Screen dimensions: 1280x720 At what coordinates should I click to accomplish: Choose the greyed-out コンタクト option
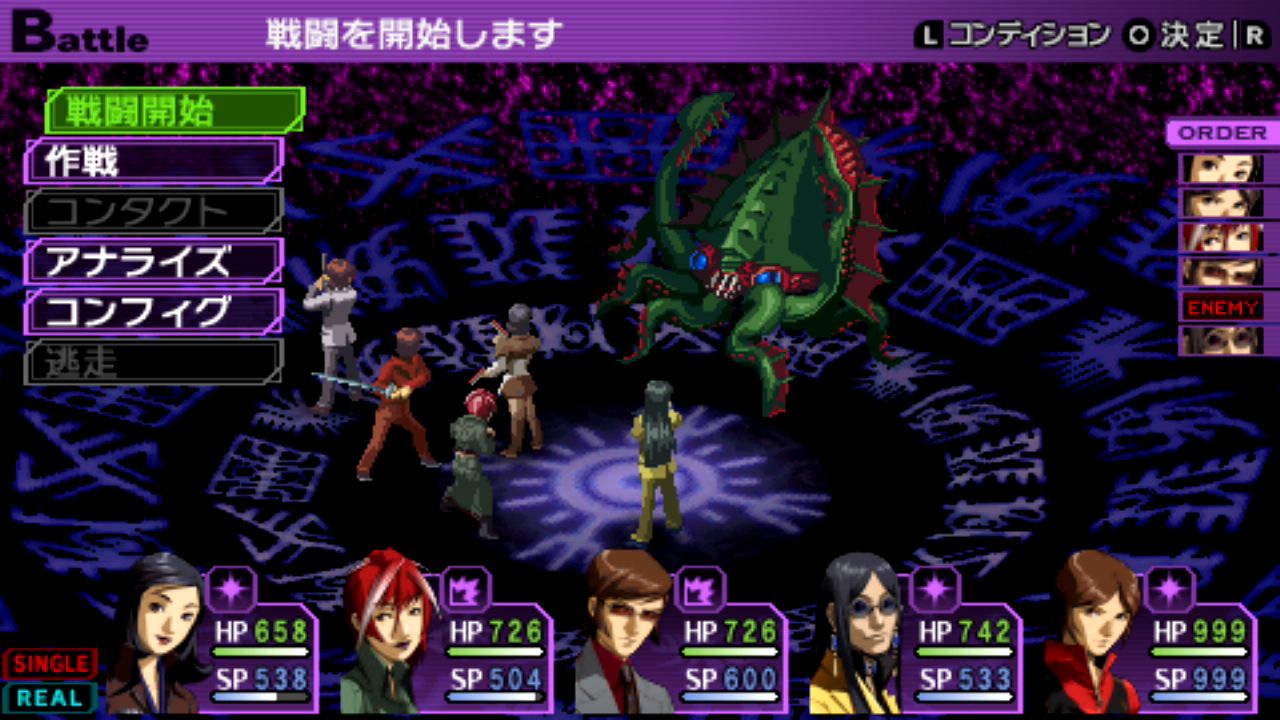point(153,211)
